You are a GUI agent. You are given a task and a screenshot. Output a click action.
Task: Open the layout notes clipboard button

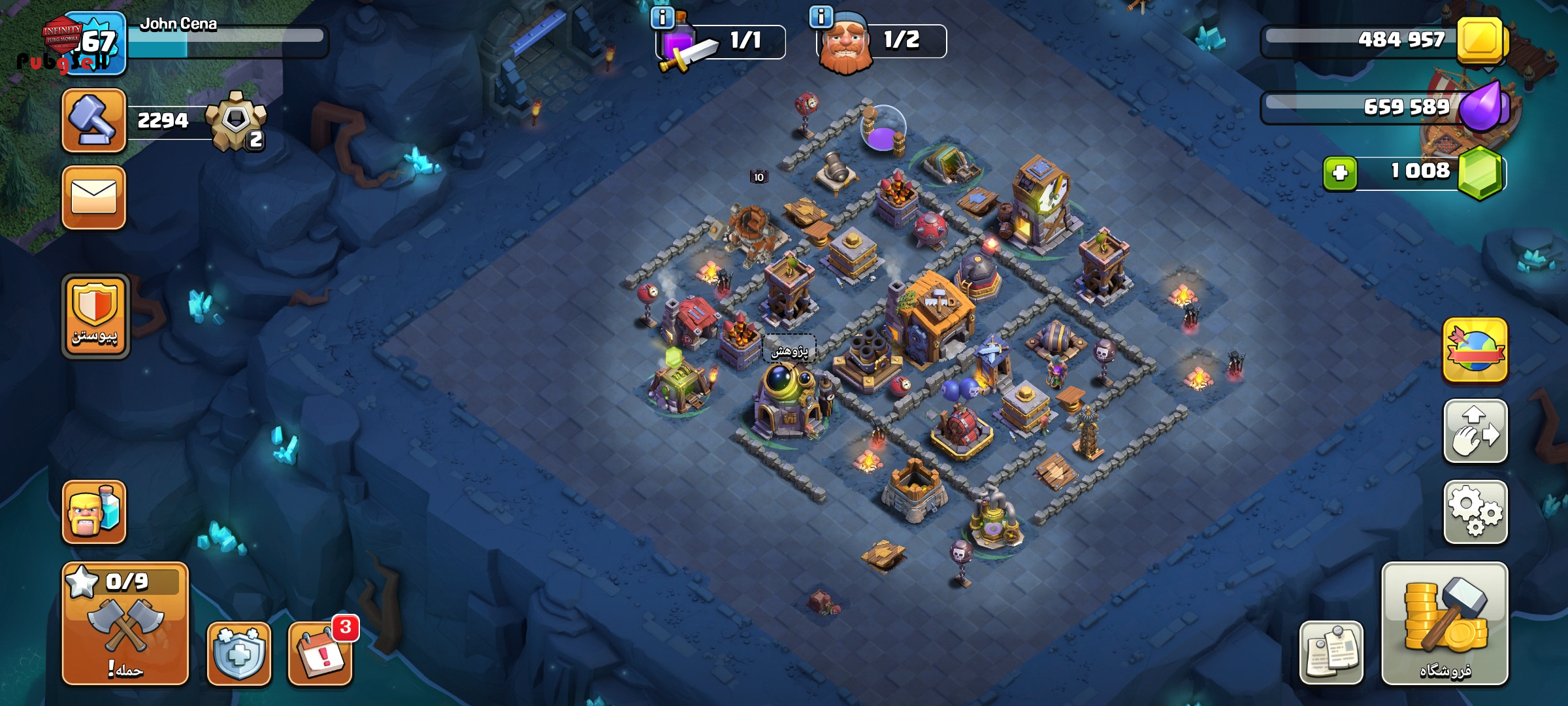[1331, 652]
